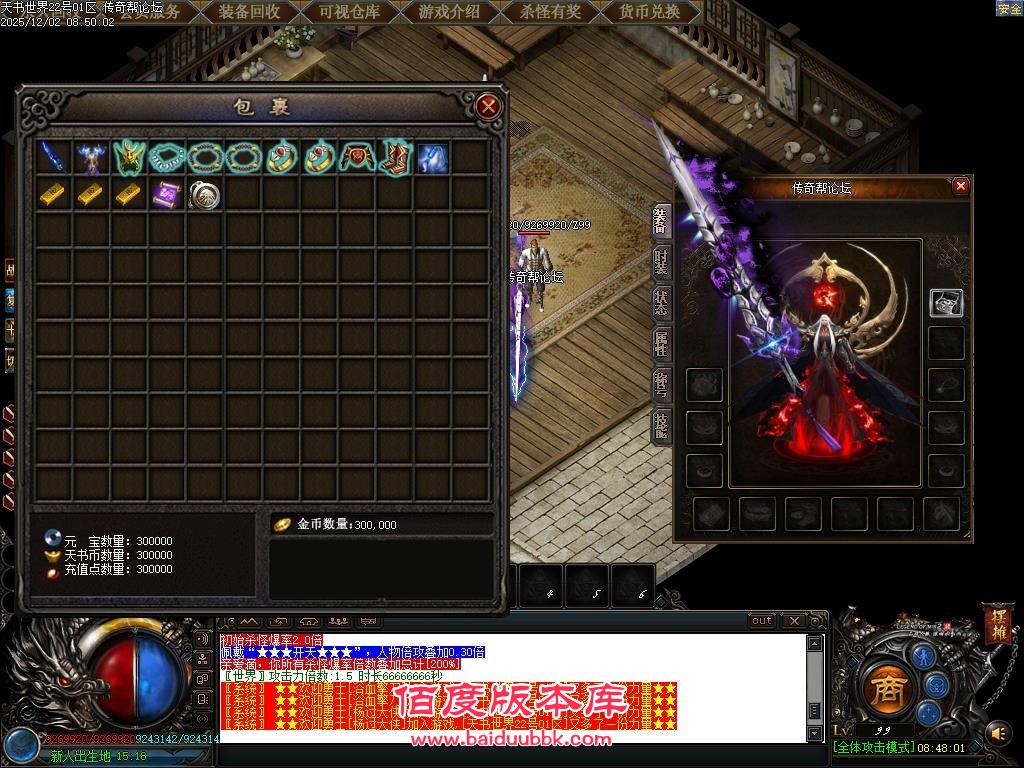
Task: Select the red boots in the bag
Action: pyautogui.click(x=394, y=157)
